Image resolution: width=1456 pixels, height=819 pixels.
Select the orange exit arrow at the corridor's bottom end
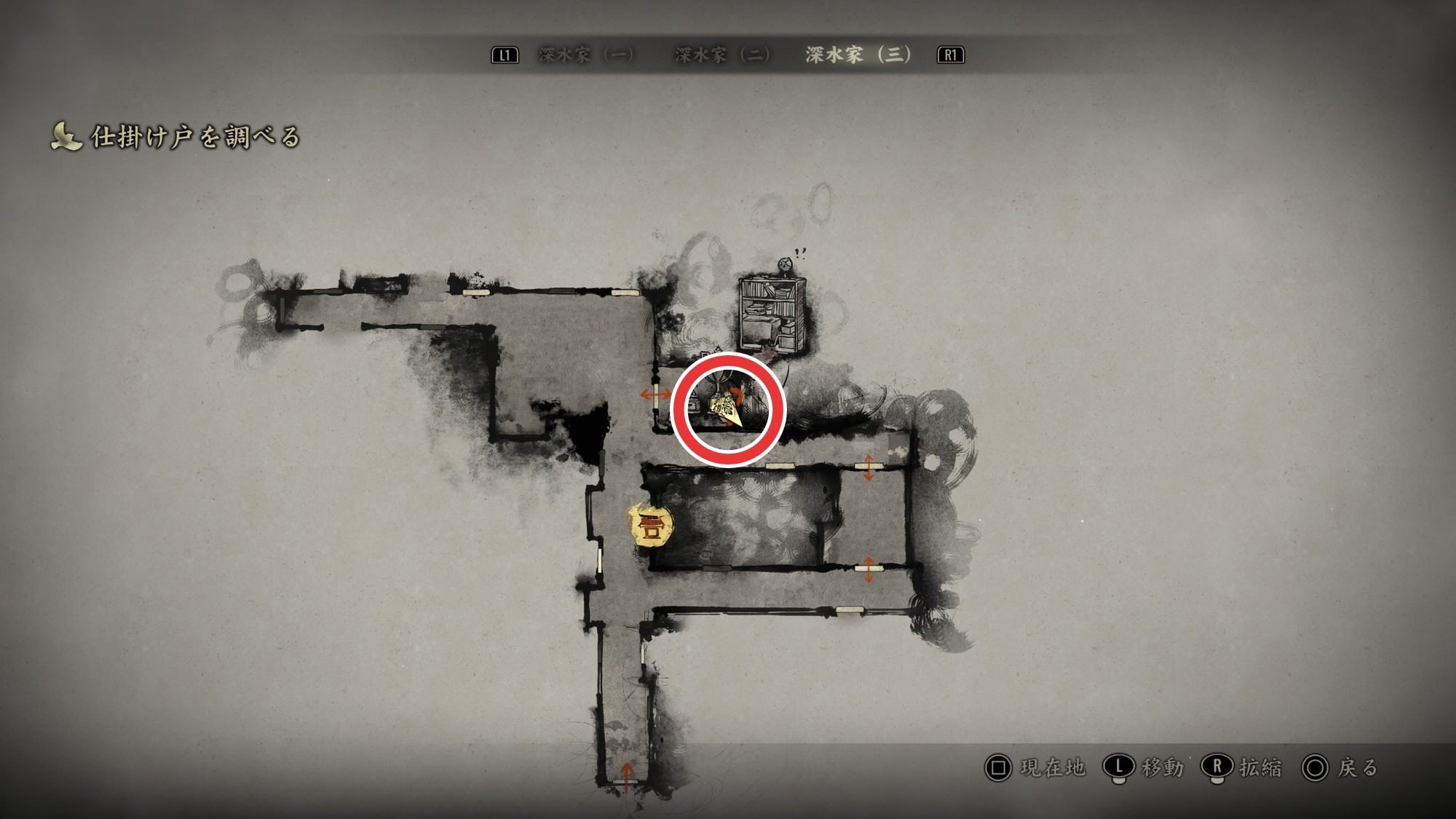click(x=626, y=772)
